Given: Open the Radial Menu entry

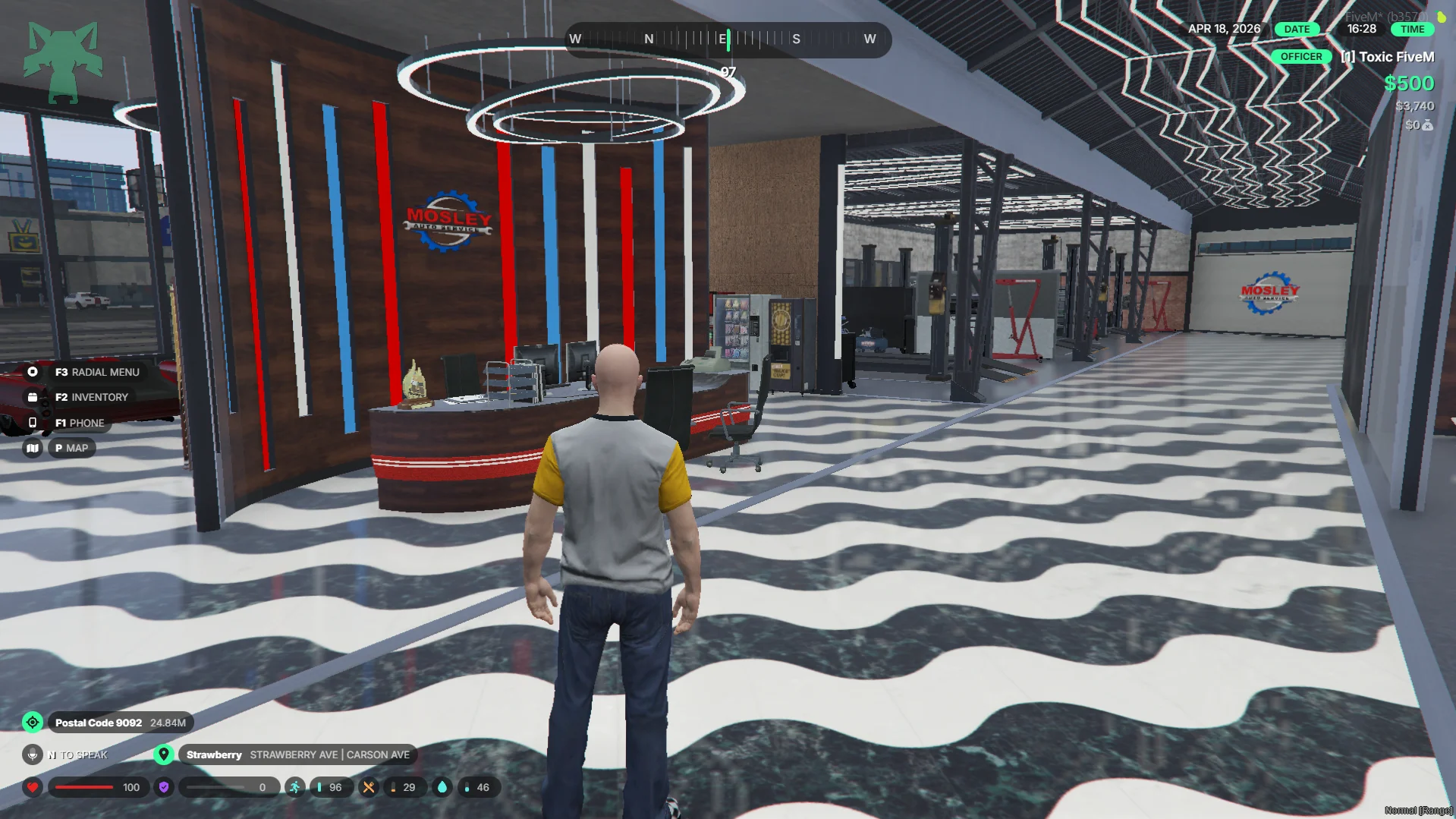Looking at the screenshot, I should point(96,372).
